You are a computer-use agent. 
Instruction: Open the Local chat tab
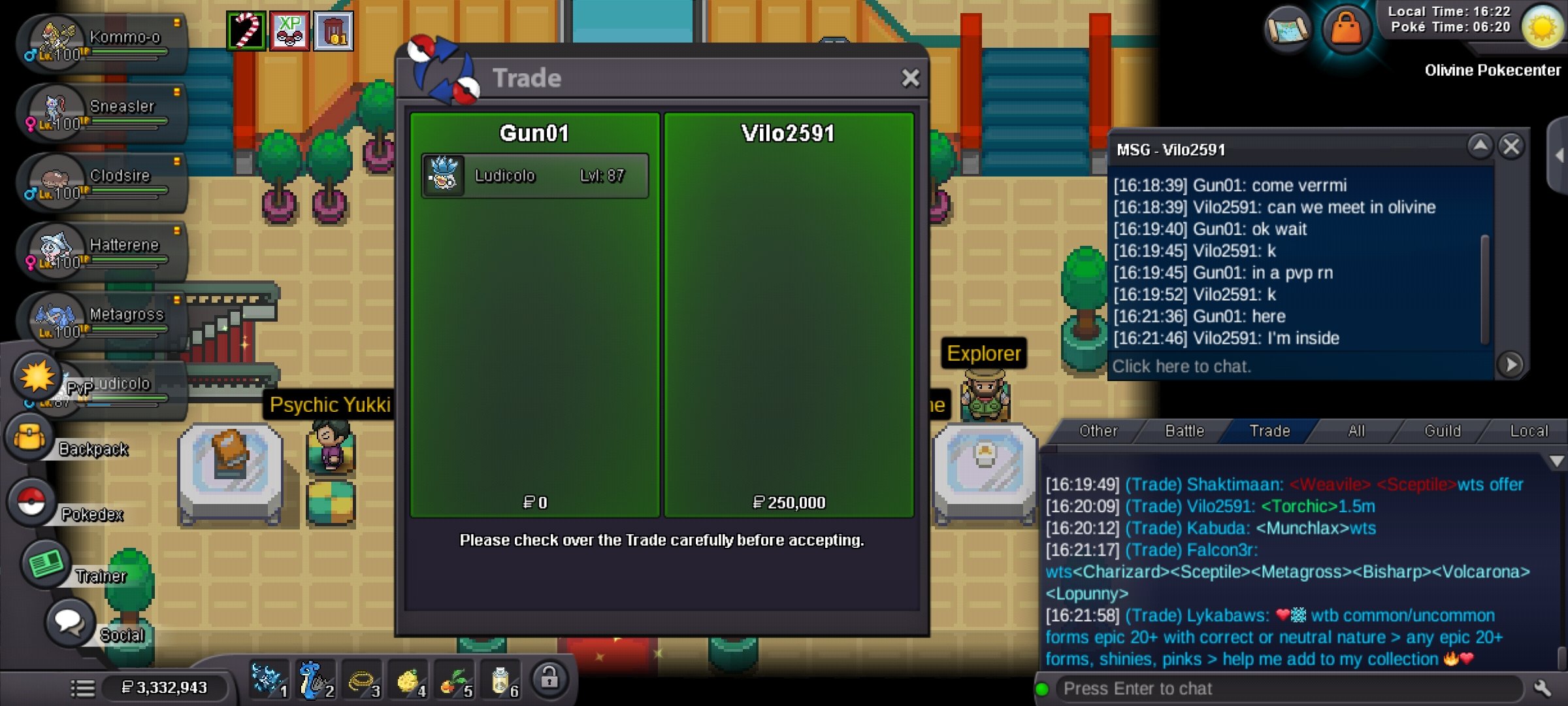pyautogui.click(x=1529, y=431)
